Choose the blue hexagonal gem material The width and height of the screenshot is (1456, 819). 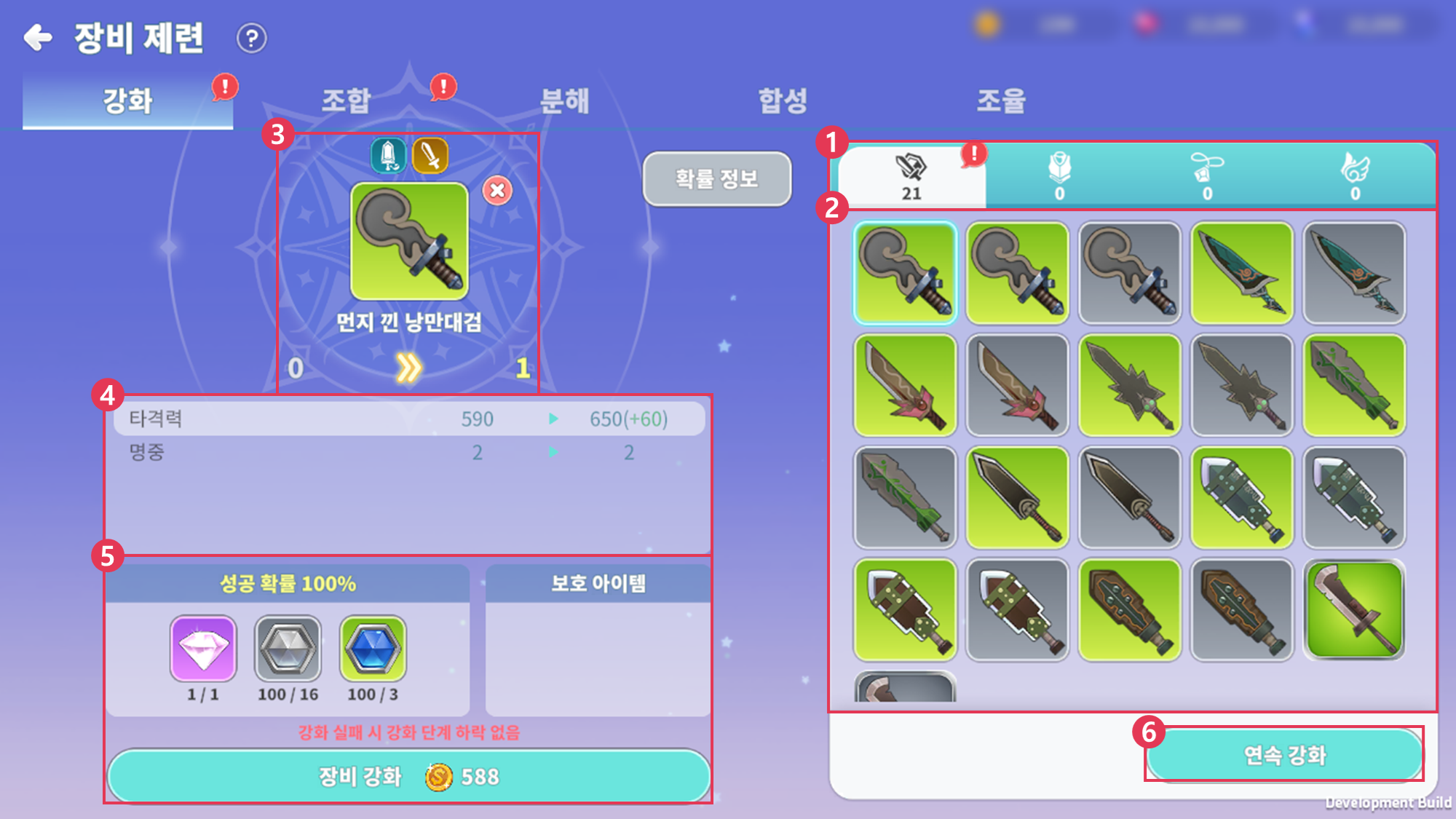pos(373,648)
